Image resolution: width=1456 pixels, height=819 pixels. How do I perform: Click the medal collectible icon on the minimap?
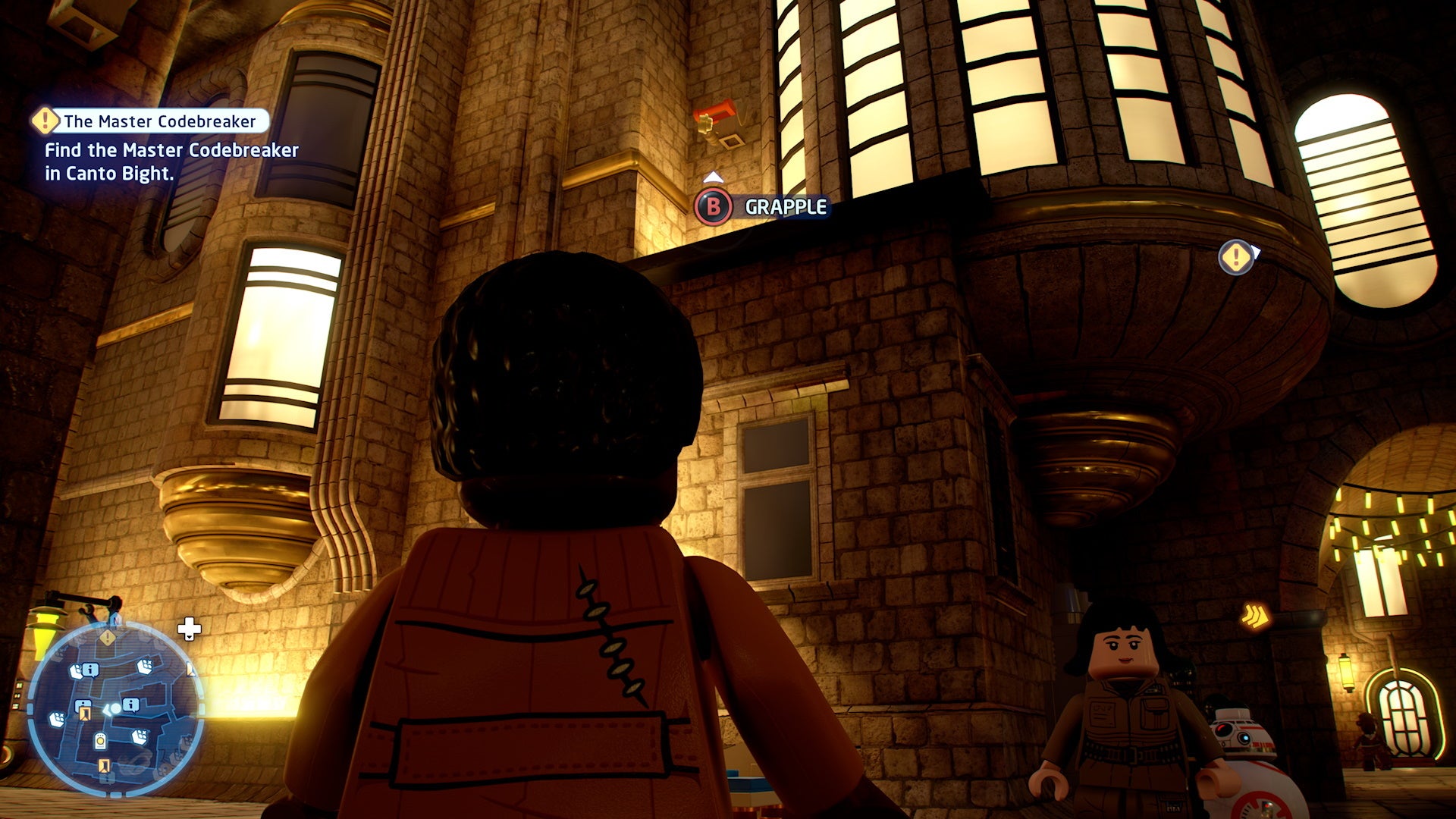101,742
